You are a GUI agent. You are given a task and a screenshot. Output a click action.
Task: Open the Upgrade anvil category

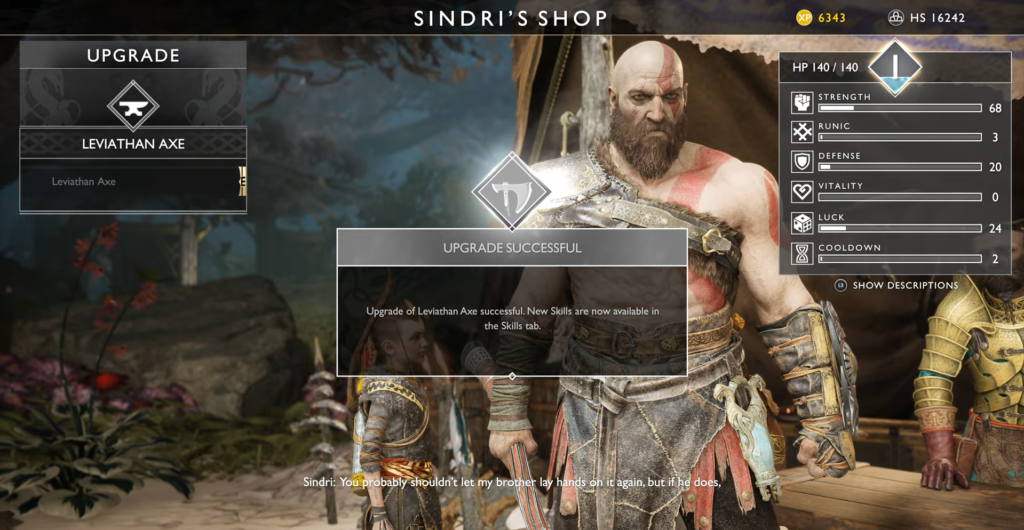pos(133,106)
